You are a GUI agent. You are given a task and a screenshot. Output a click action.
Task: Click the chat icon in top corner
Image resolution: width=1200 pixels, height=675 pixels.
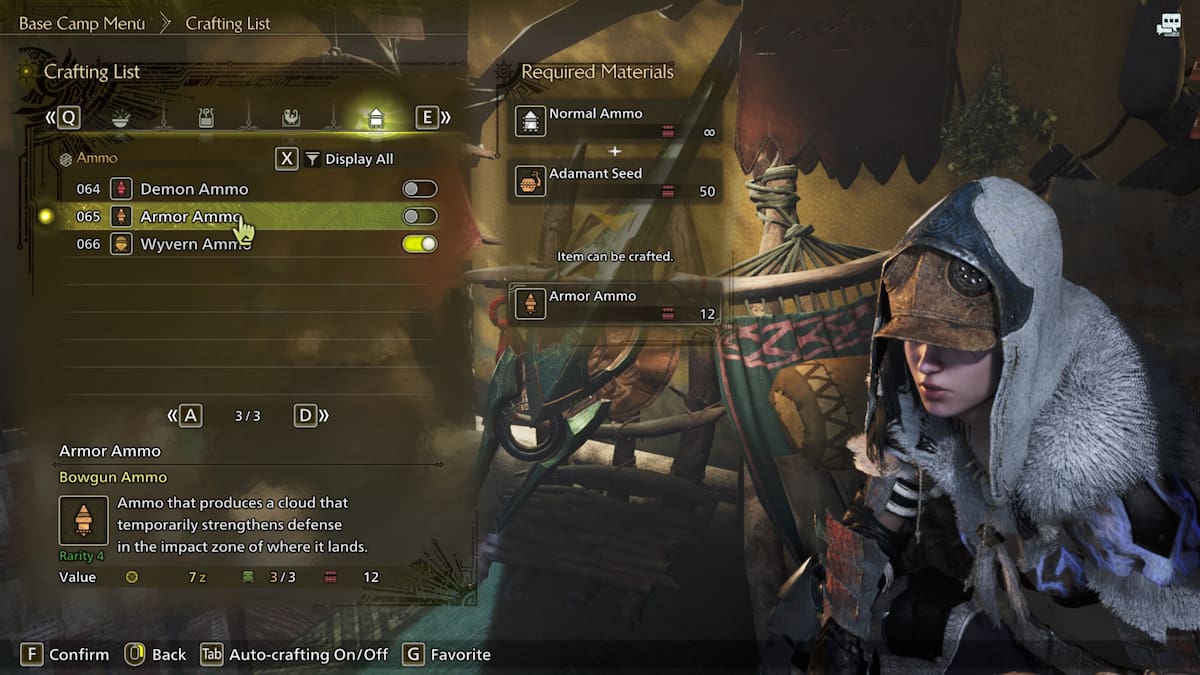click(x=1168, y=26)
